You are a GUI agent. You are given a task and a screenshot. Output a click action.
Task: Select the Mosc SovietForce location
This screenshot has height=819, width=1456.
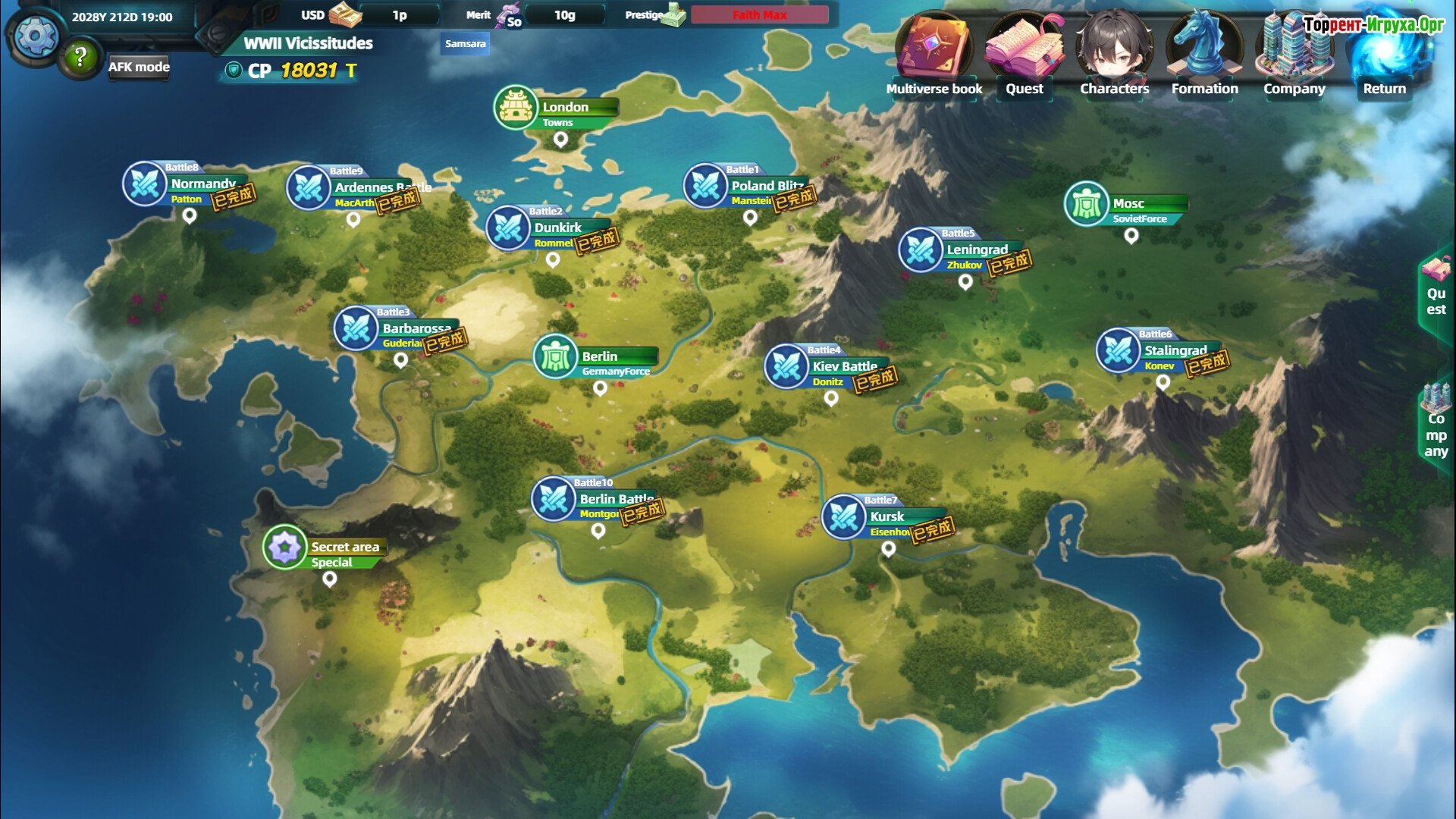point(1087,203)
